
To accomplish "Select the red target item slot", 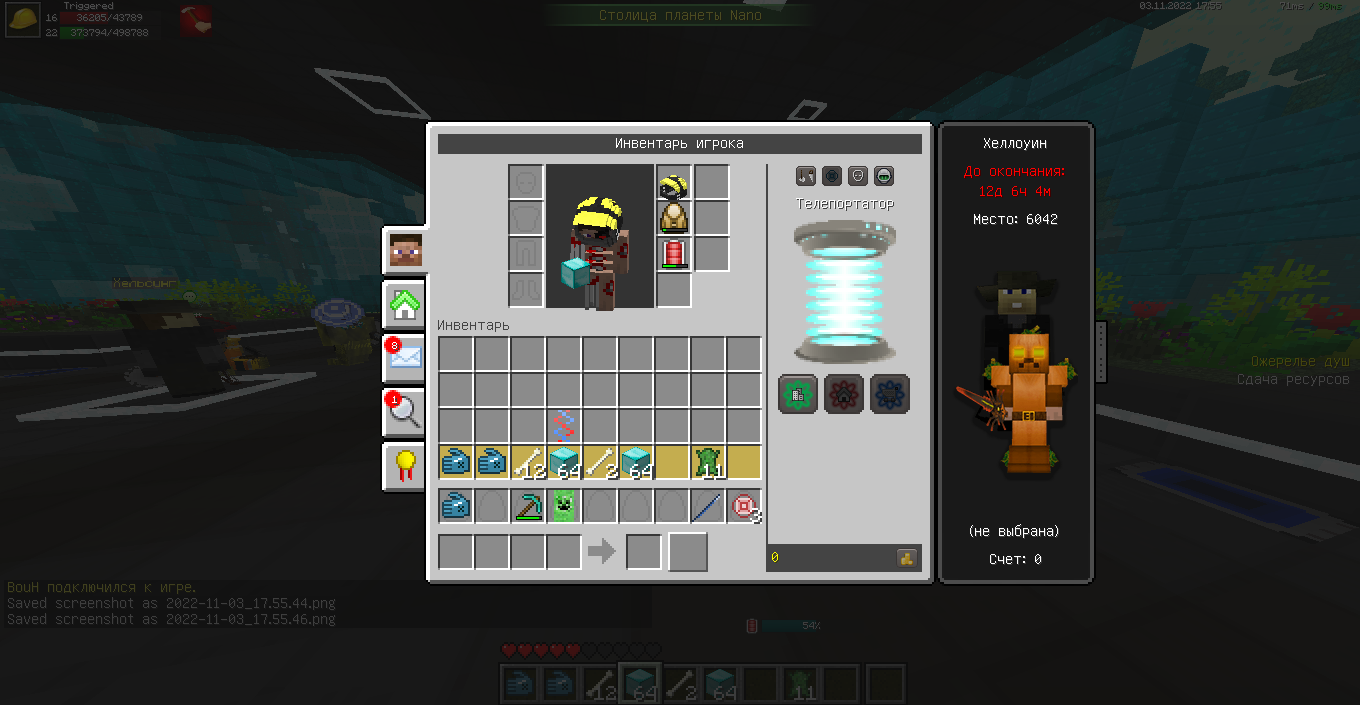I will point(744,507).
